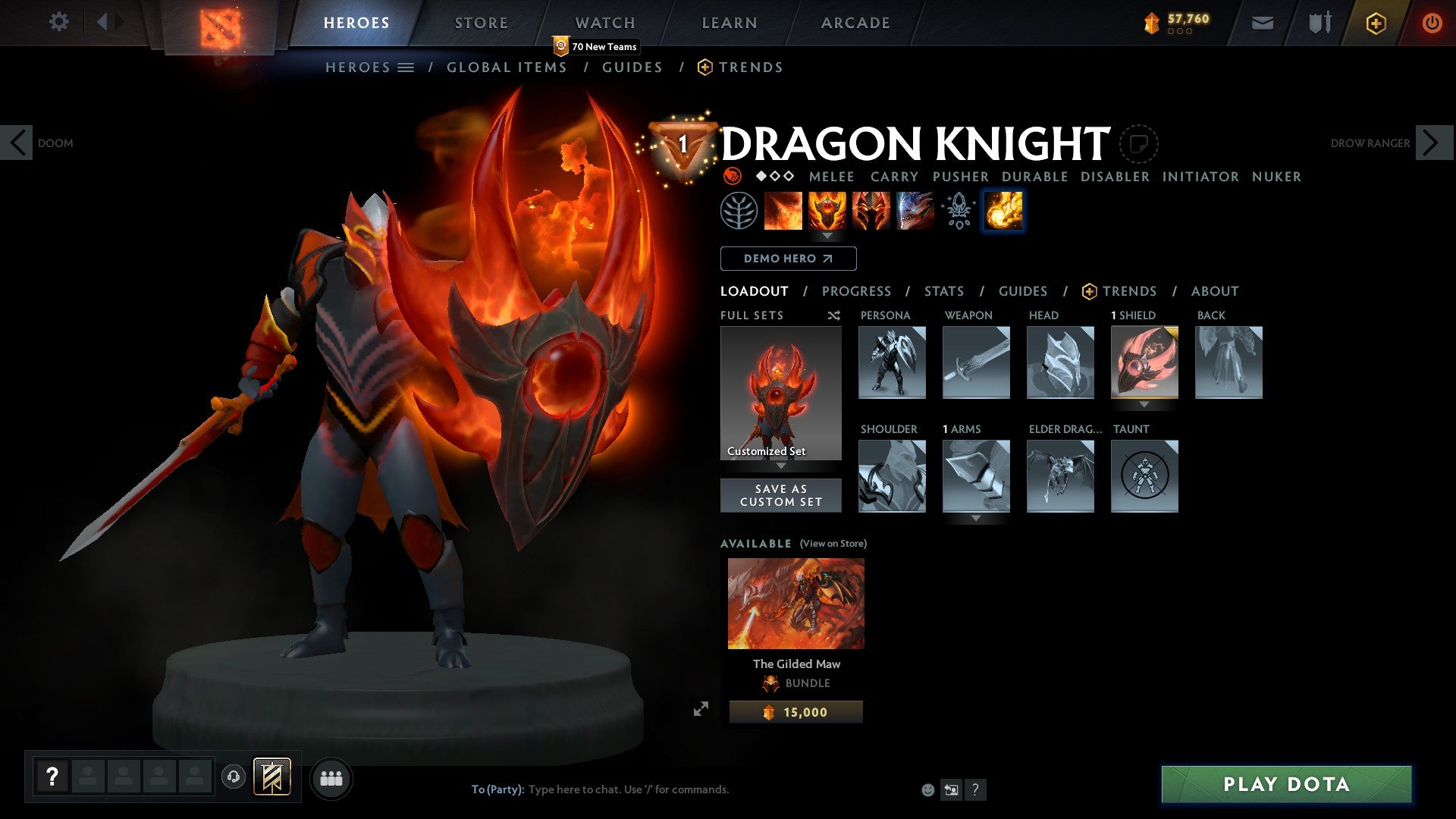Select the Talent Tree icon
1456x819 pixels.
[x=739, y=211]
